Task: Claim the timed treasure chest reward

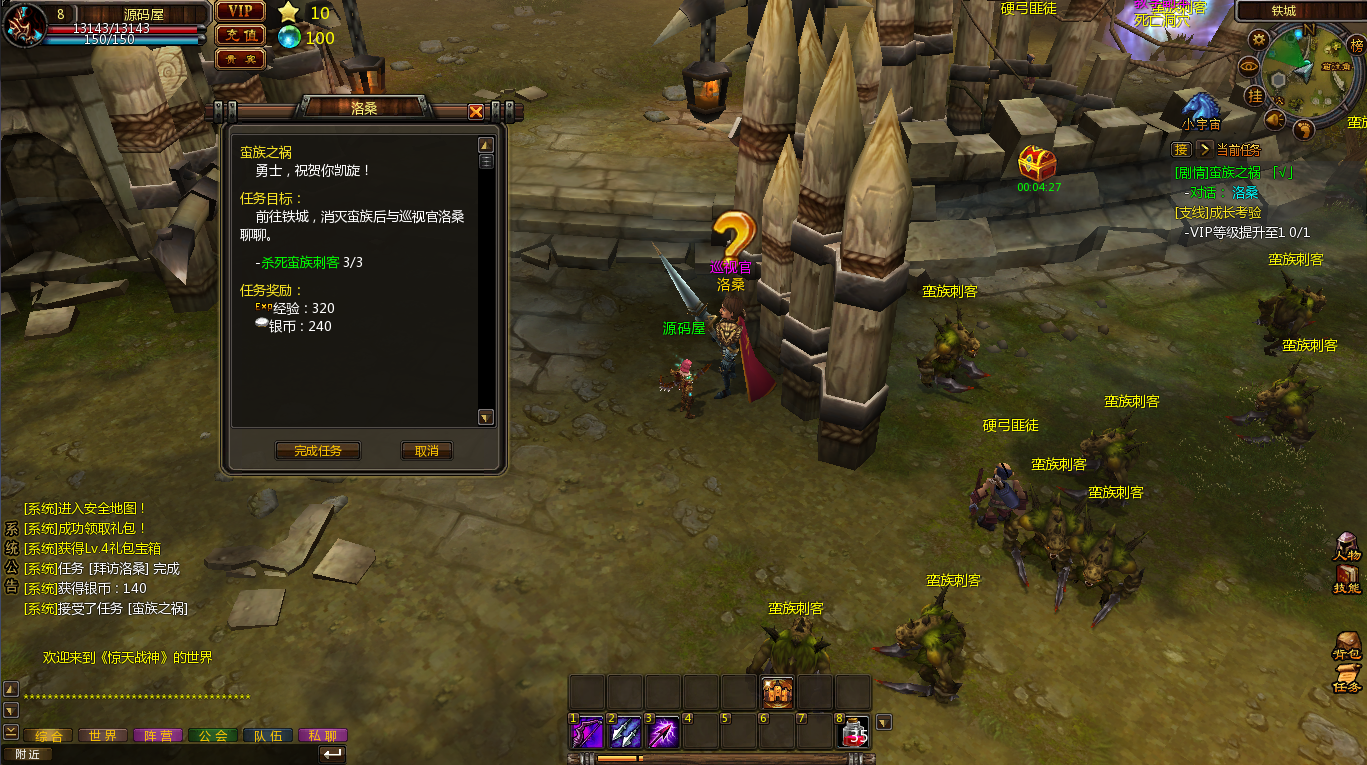Action: [x=1038, y=163]
